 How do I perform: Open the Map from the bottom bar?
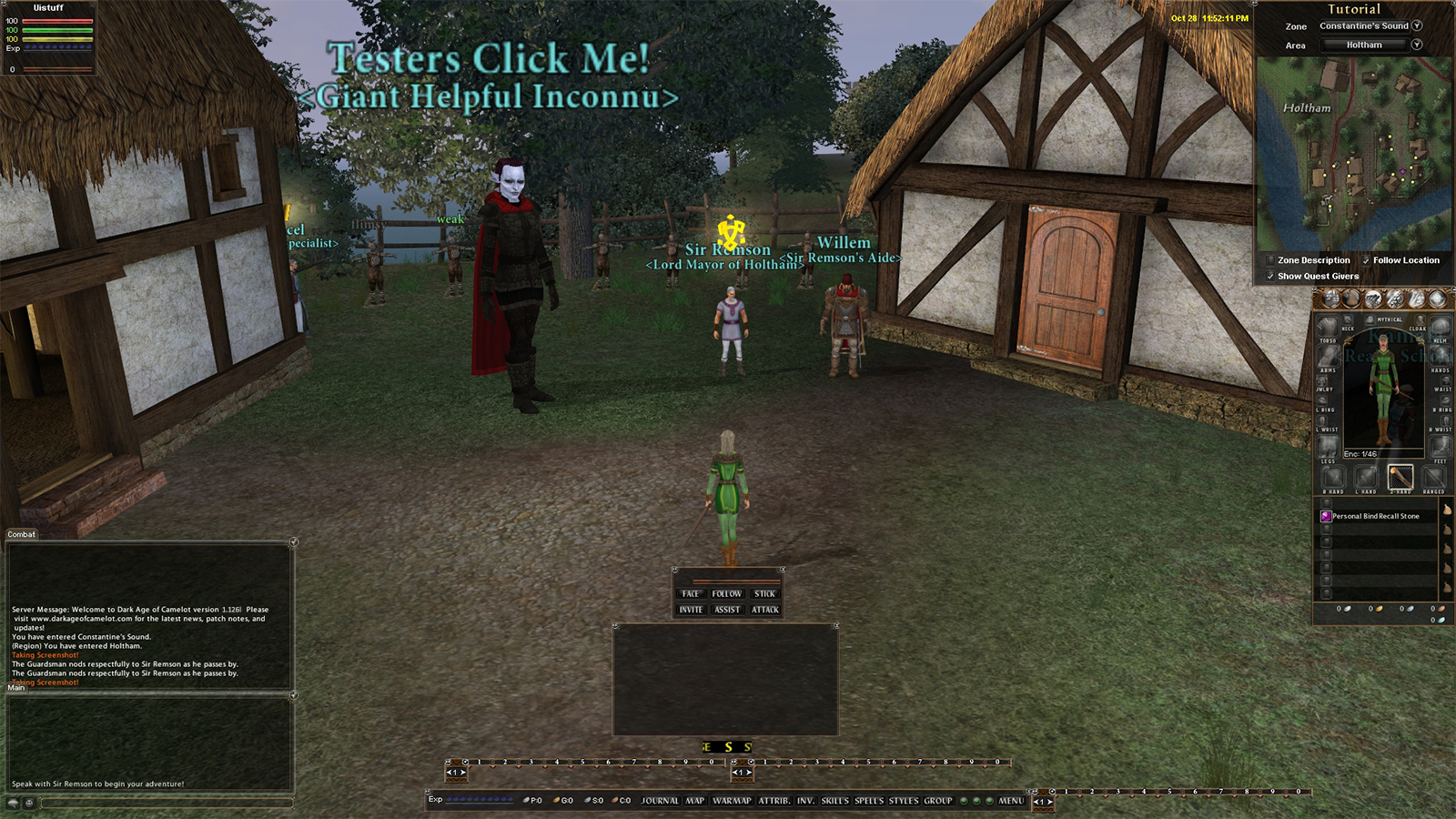(695, 801)
